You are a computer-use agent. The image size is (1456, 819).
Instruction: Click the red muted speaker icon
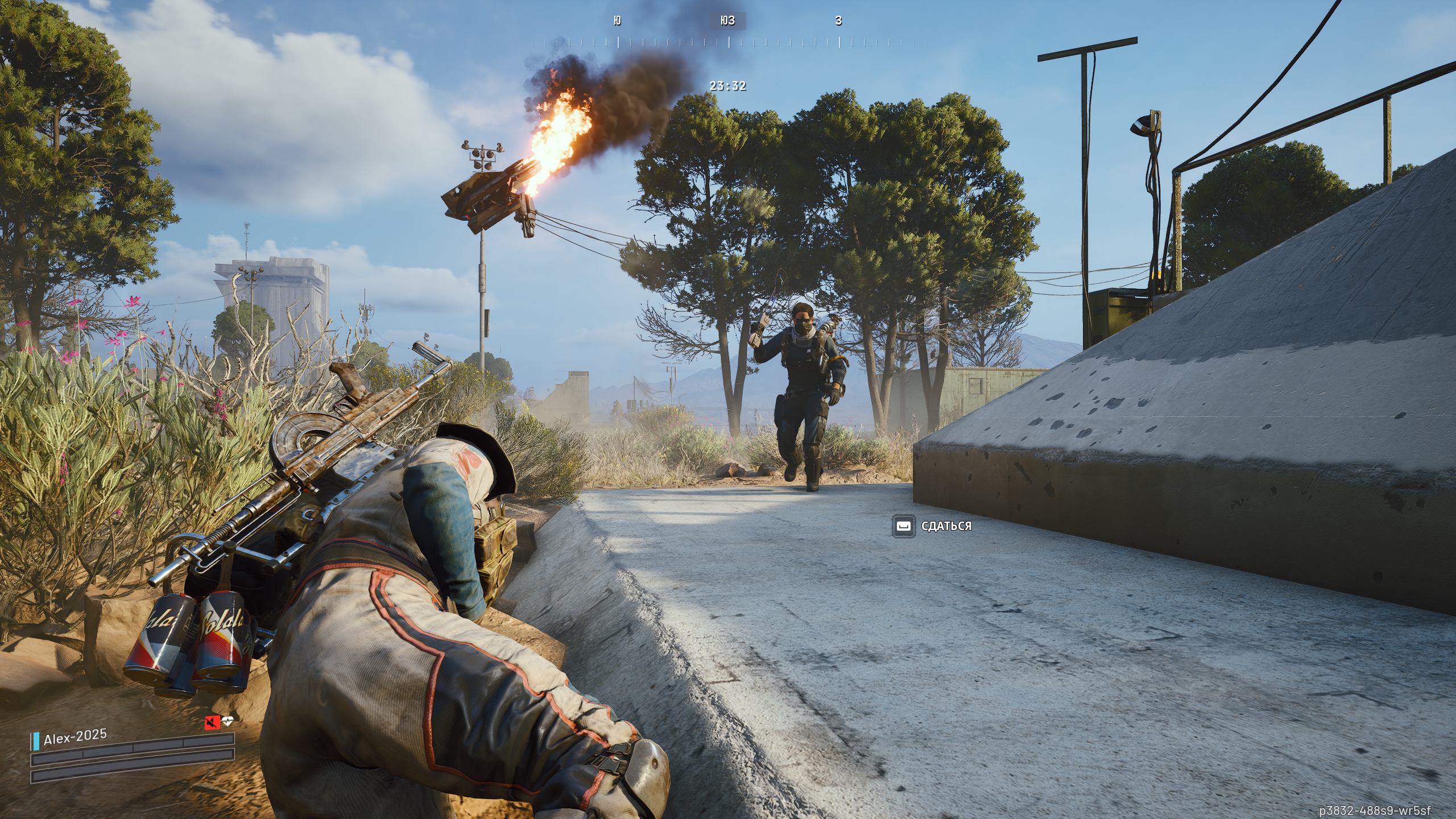[x=213, y=722]
